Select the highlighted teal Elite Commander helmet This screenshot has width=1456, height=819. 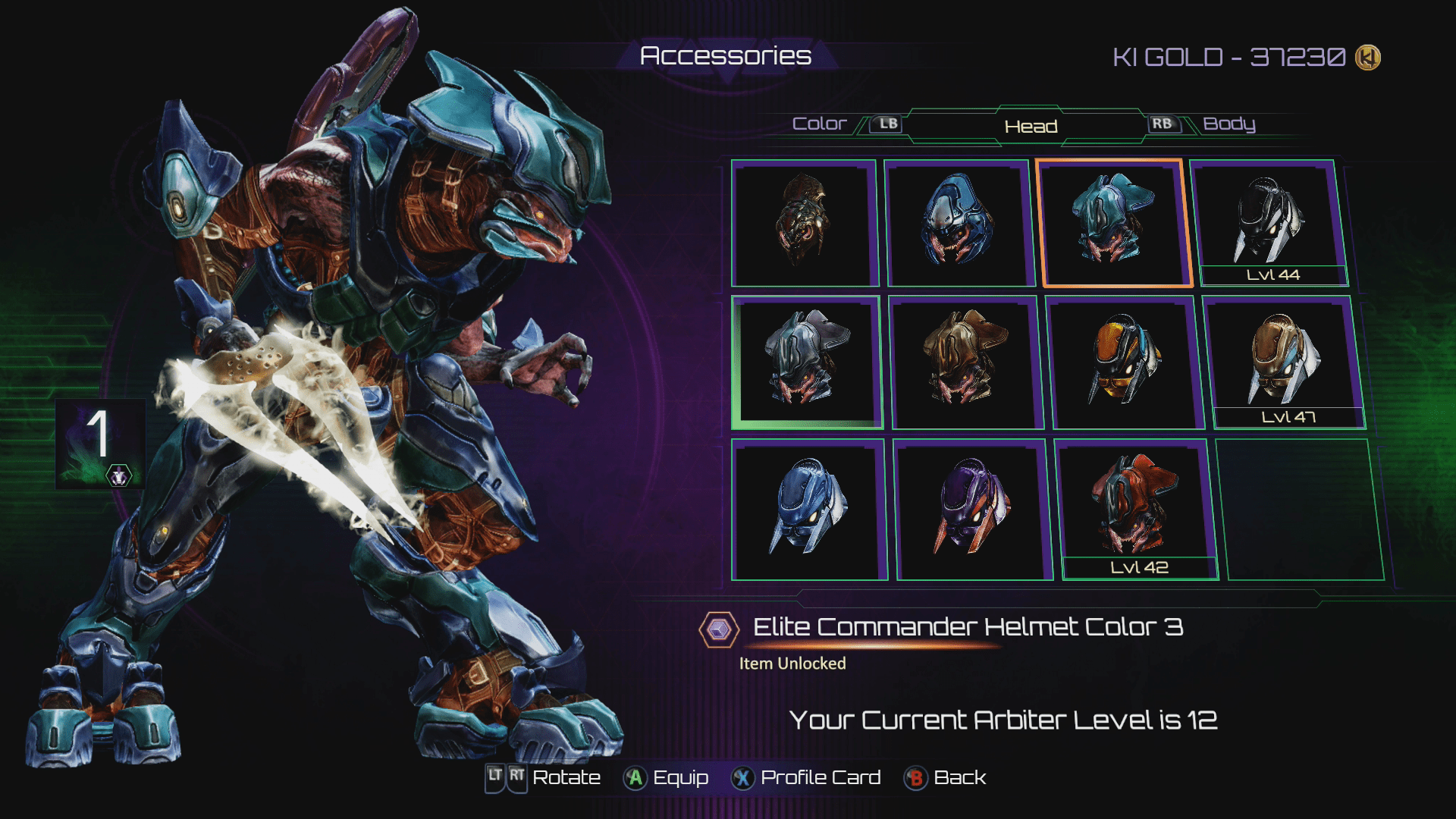[x=1113, y=223]
